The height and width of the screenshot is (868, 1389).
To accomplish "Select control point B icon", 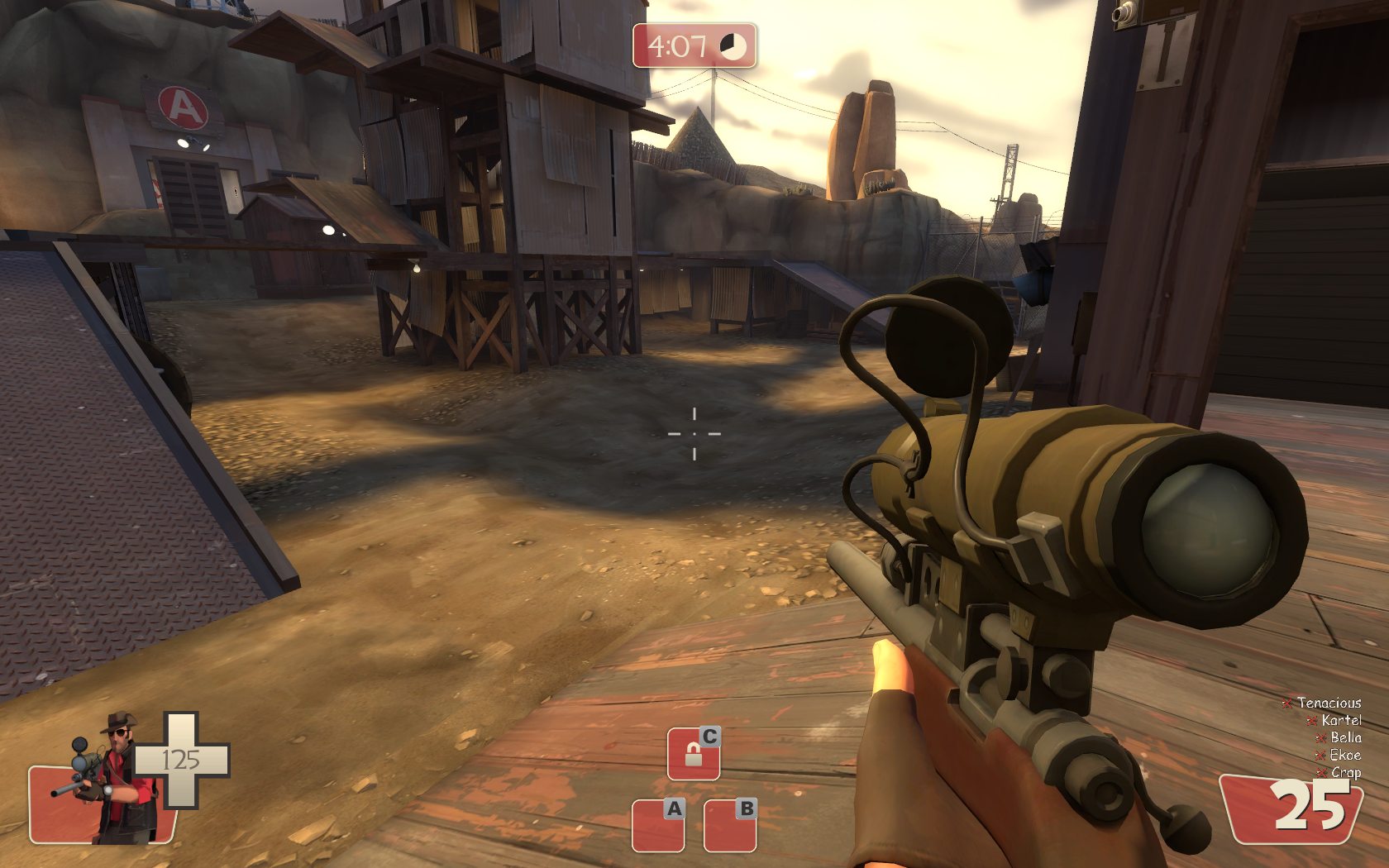I will point(730,825).
